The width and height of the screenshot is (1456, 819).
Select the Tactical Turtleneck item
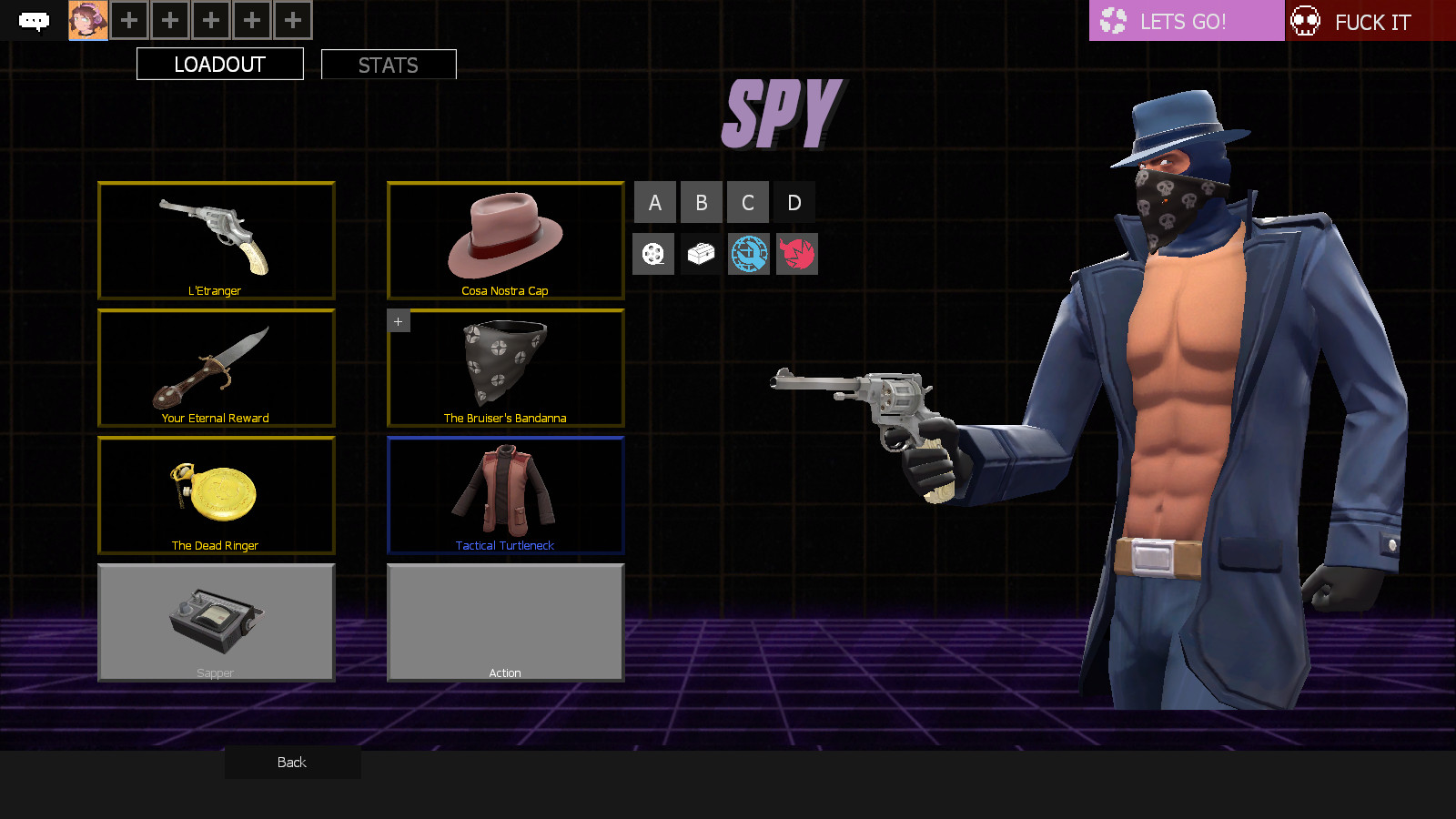(x=505, y=495)
